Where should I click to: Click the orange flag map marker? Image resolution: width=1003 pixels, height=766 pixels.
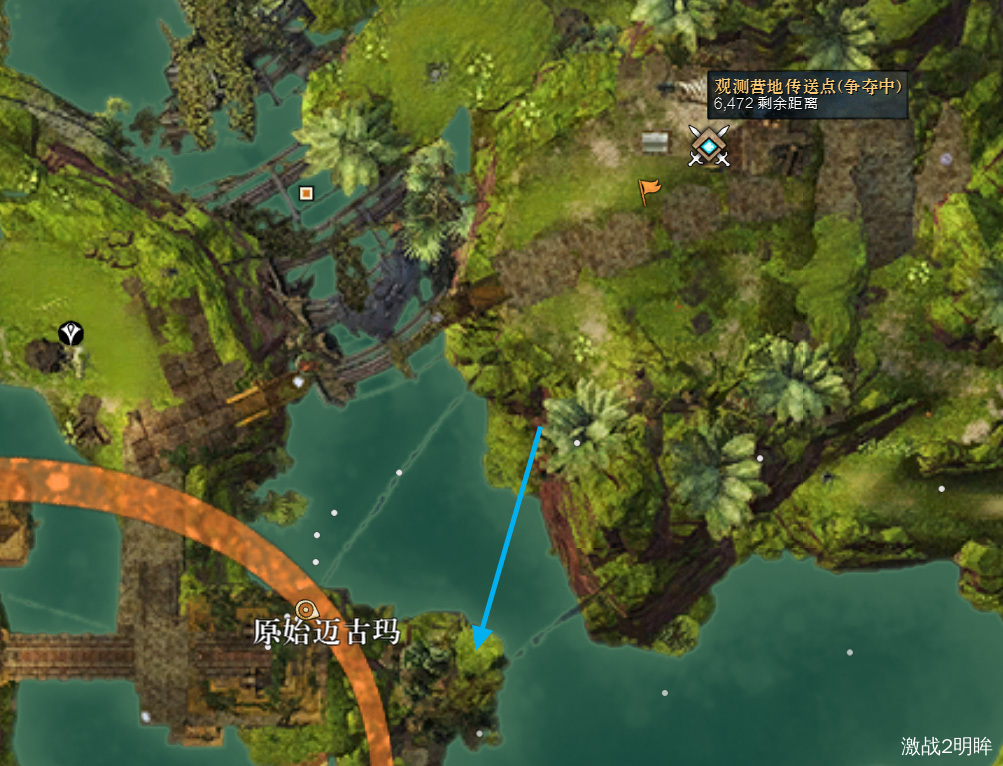tap(649, 190)
